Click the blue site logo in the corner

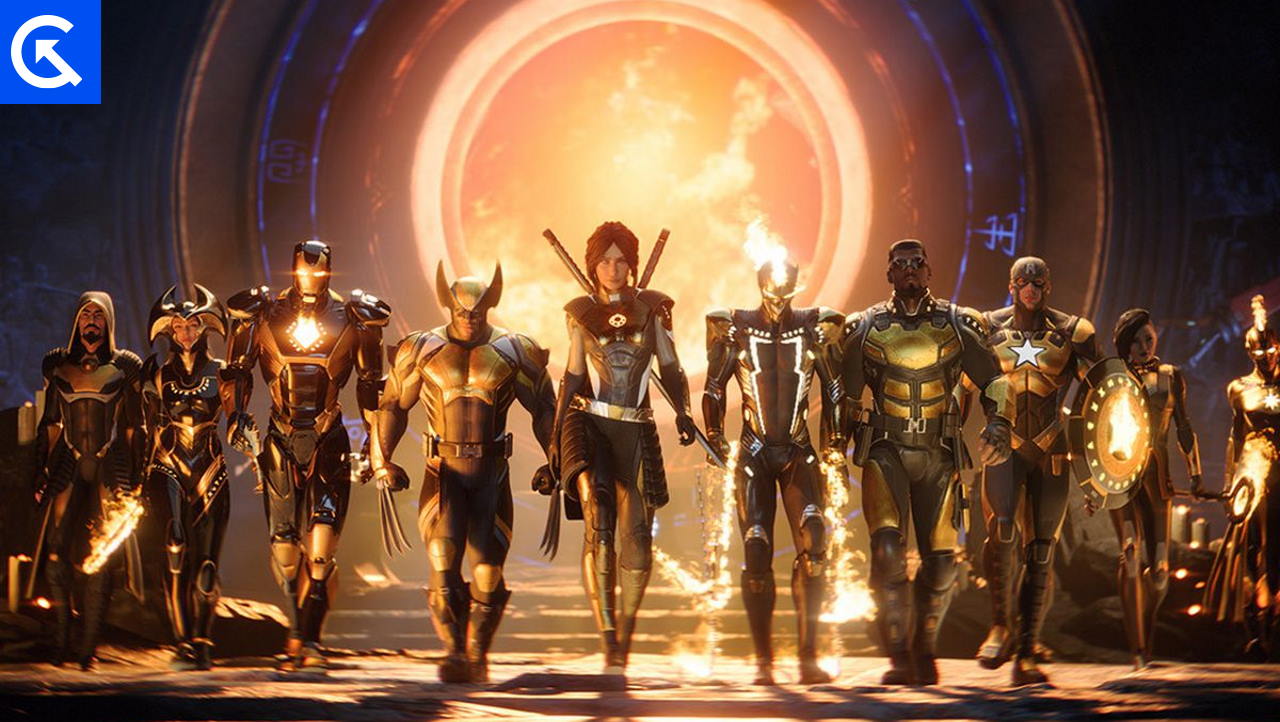(50, 51)
